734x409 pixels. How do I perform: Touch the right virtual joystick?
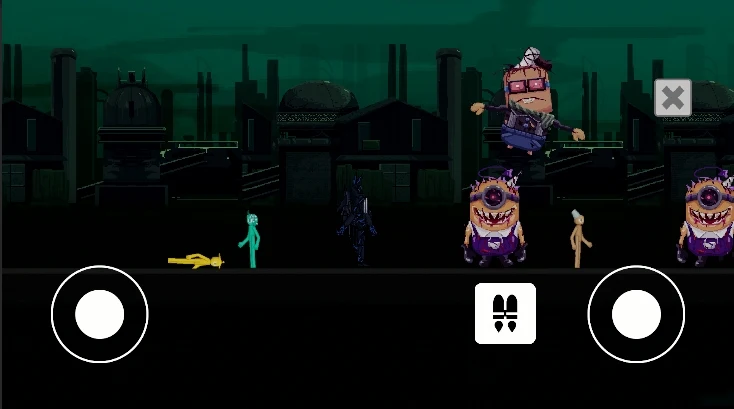[636, 314]
